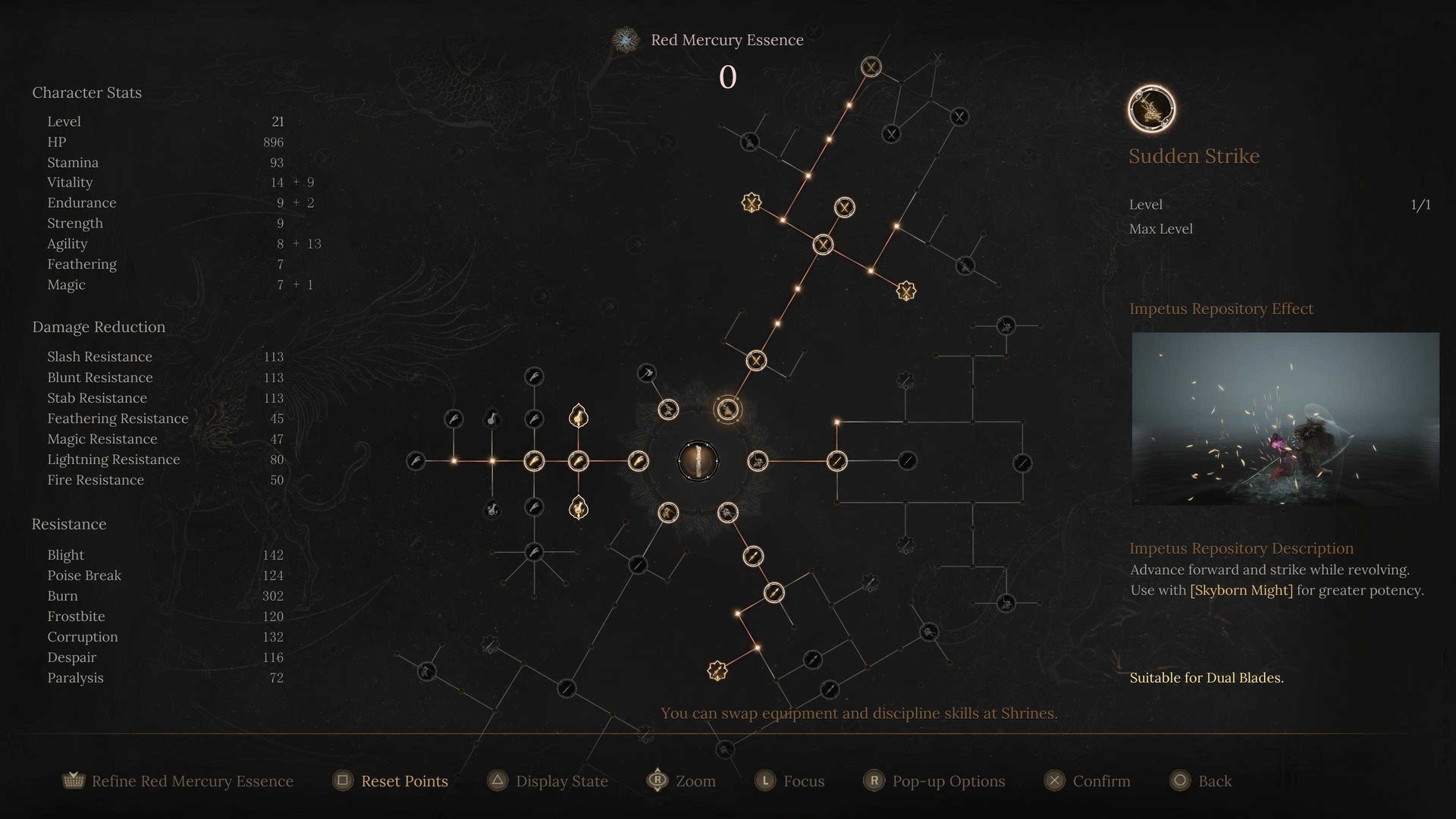Pick the lower golden flask node
This screenshot has width=1456, height=819.
coord(579,507)
